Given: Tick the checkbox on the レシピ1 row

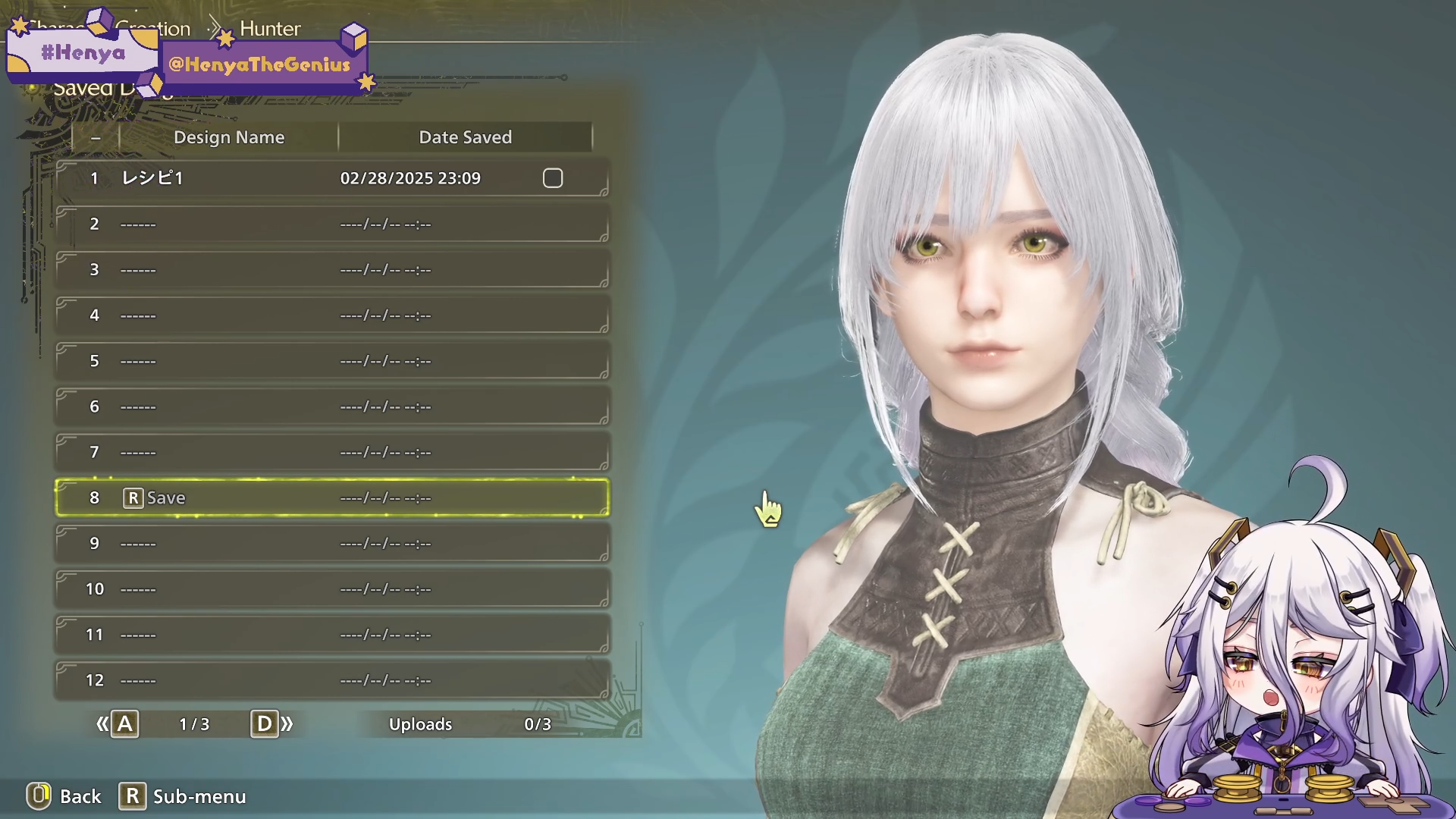Looking at the screenshot, I should click(x=553, y=178).
